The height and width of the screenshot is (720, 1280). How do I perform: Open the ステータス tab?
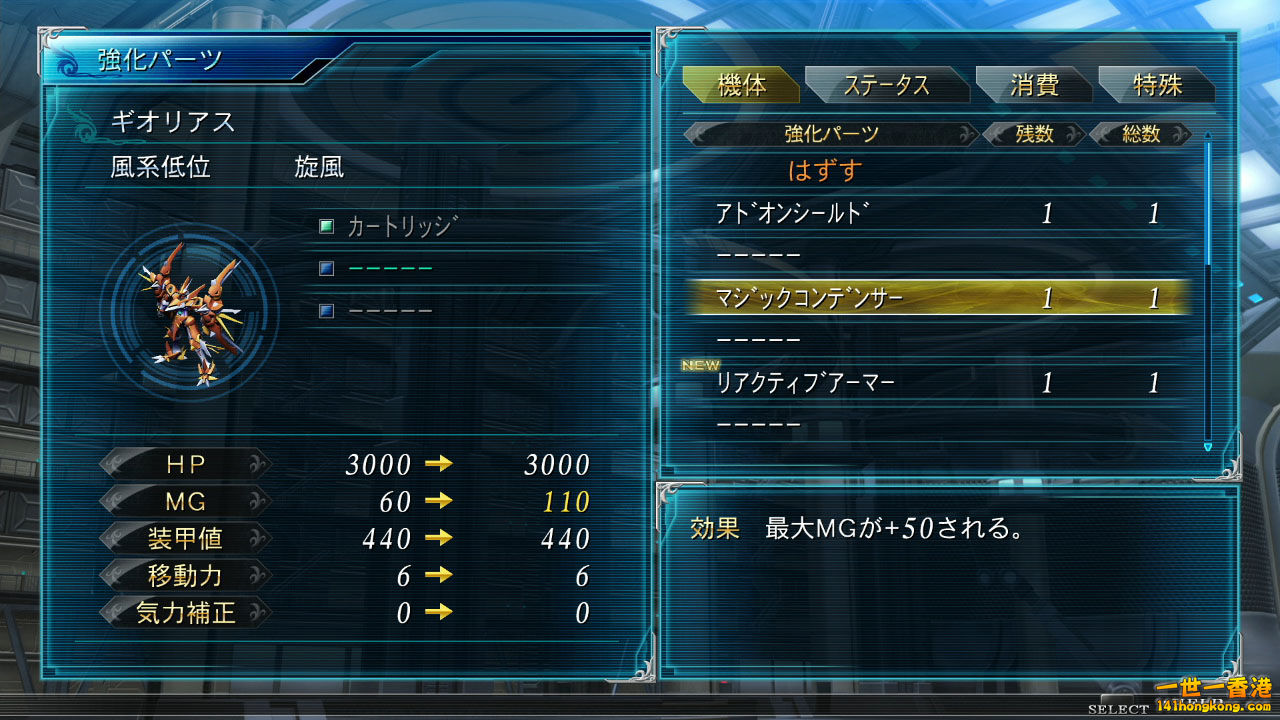click(886, 86)
